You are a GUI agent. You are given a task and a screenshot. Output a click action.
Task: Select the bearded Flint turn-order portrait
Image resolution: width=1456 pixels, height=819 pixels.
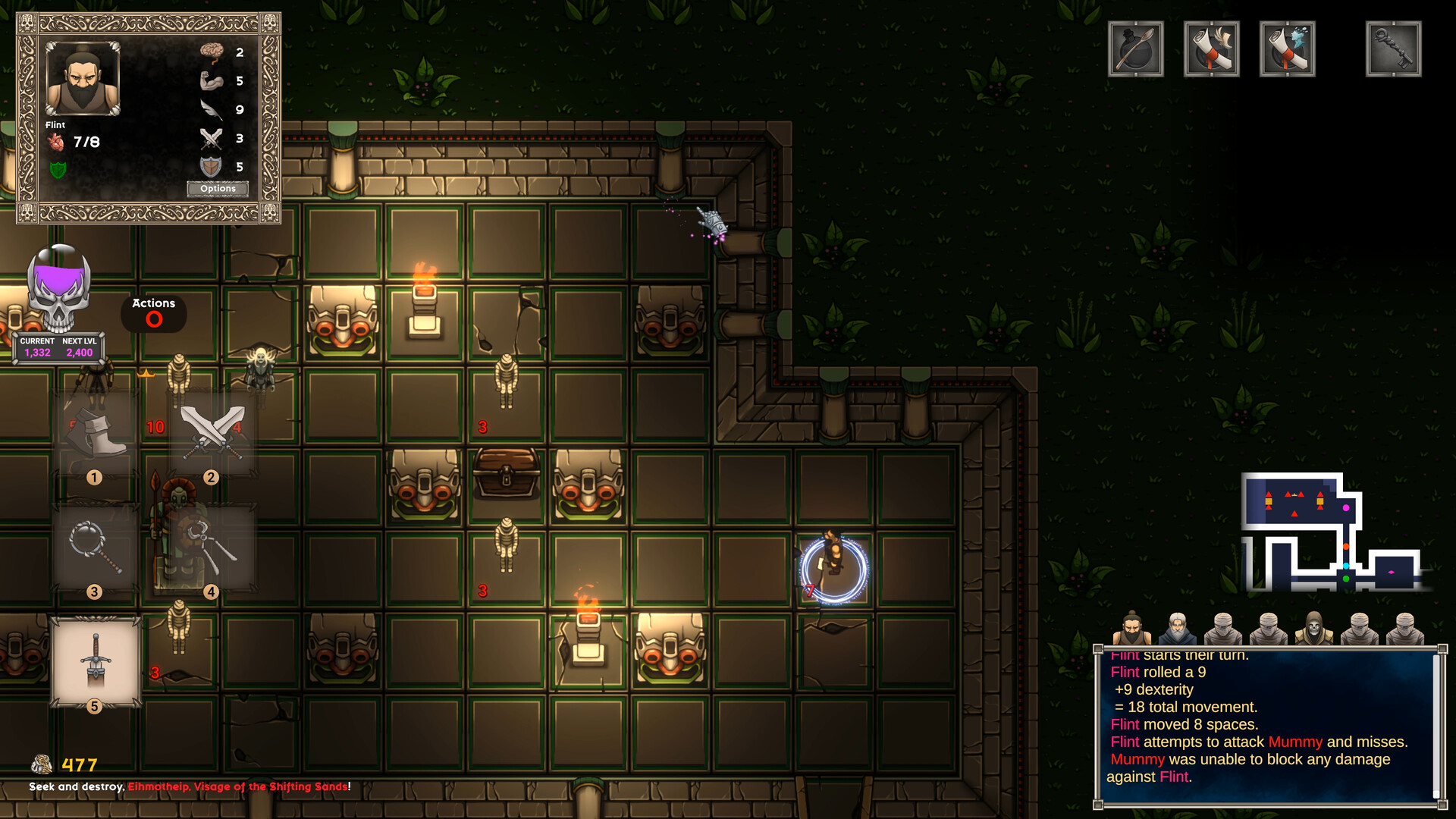(1131, 629)
